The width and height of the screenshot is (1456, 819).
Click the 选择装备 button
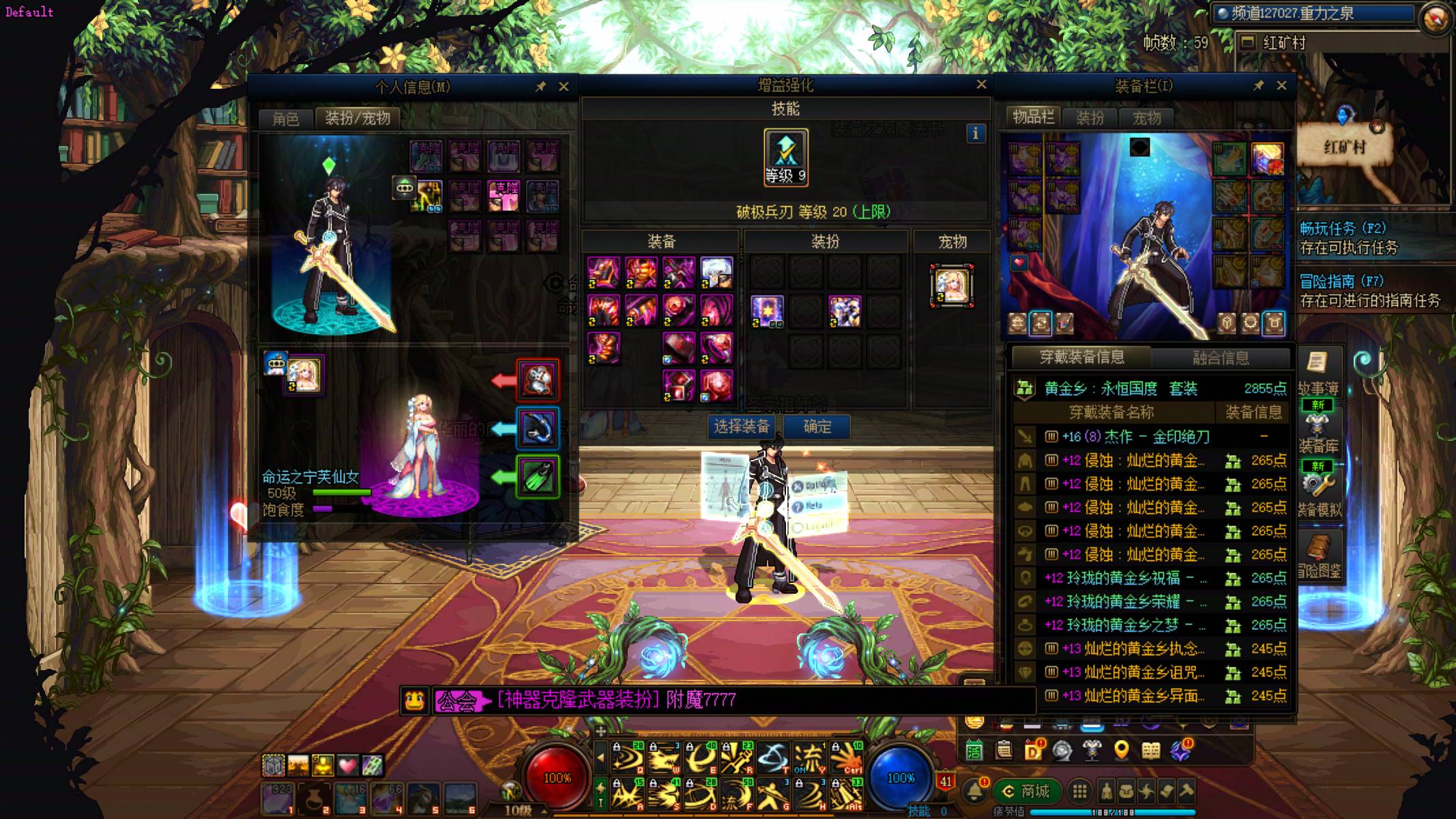pyautogui.click(x=742, y=427)
